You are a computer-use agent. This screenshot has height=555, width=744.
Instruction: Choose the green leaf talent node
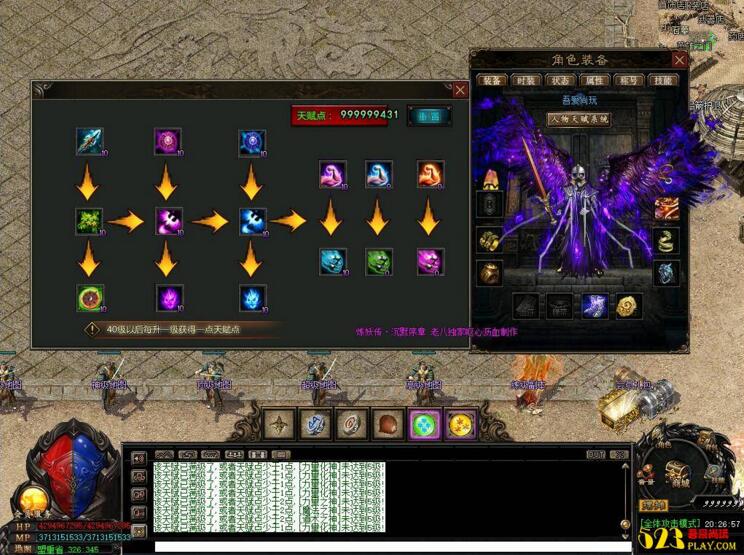(90, 221)
